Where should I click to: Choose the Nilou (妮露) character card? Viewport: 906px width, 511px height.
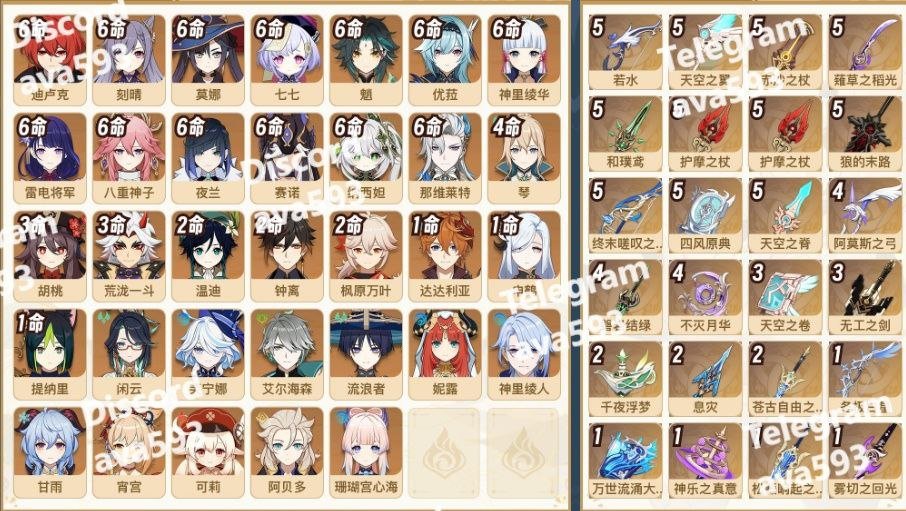point(443,350)
